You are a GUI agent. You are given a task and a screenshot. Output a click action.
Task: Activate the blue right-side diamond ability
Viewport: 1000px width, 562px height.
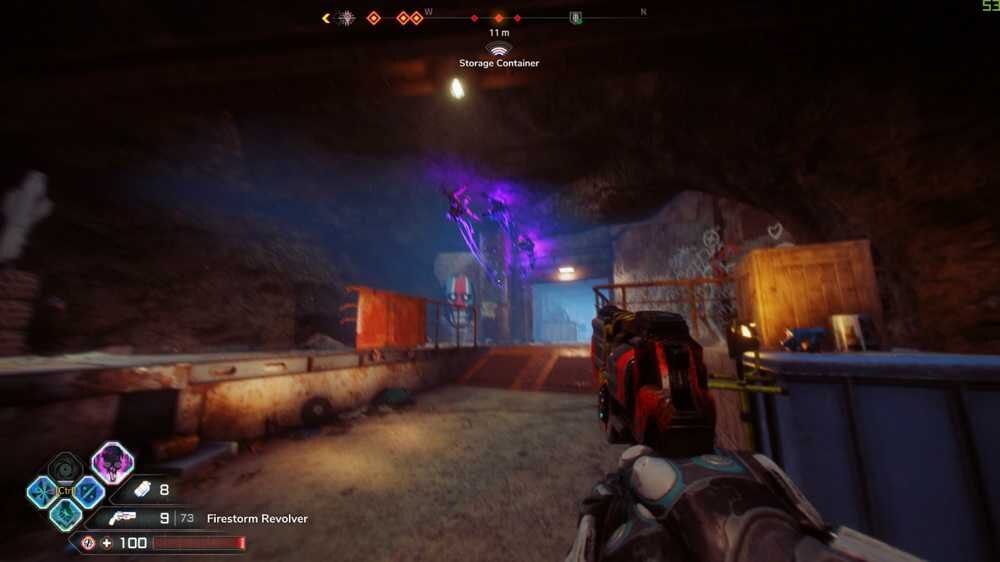(x=89, y=492)
